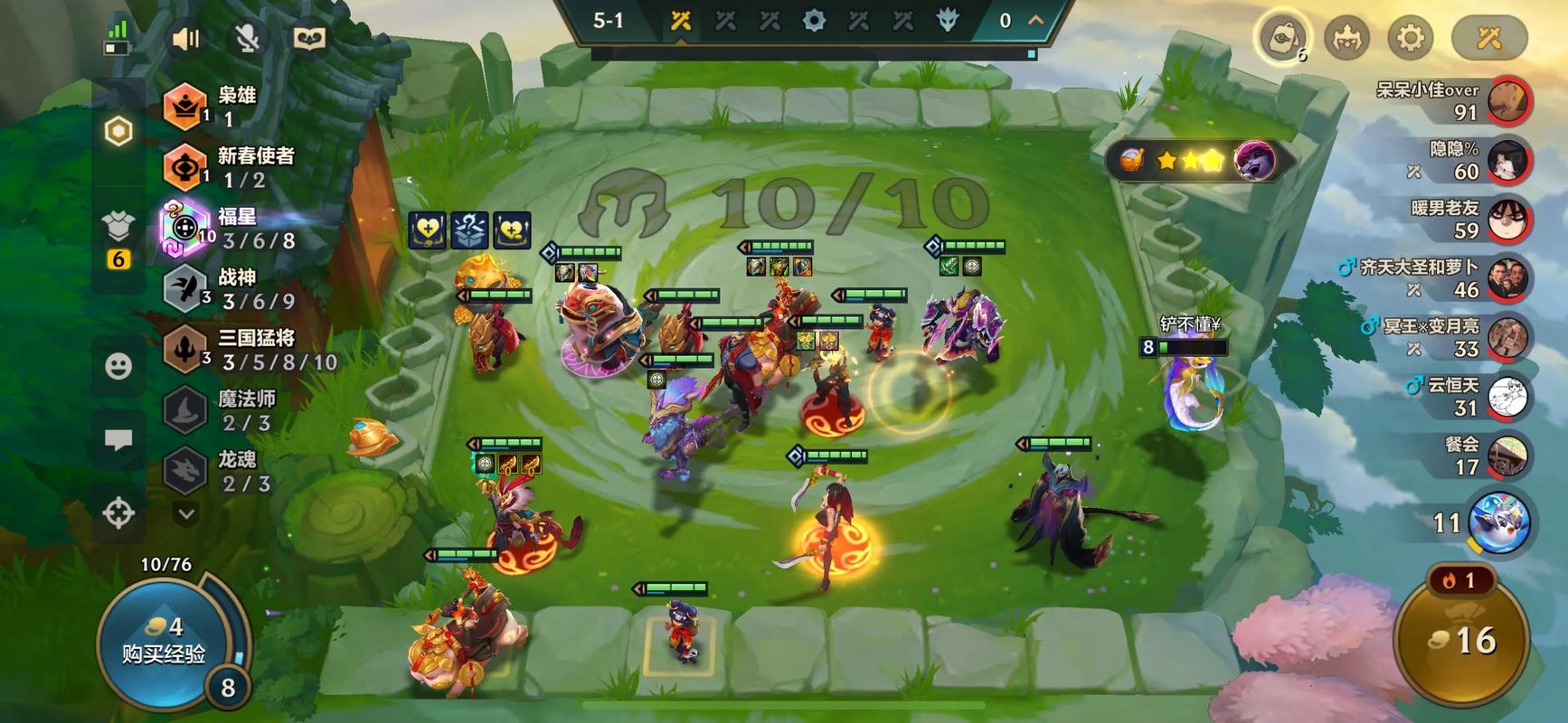Open the chat speech bubble

[118, 440]
